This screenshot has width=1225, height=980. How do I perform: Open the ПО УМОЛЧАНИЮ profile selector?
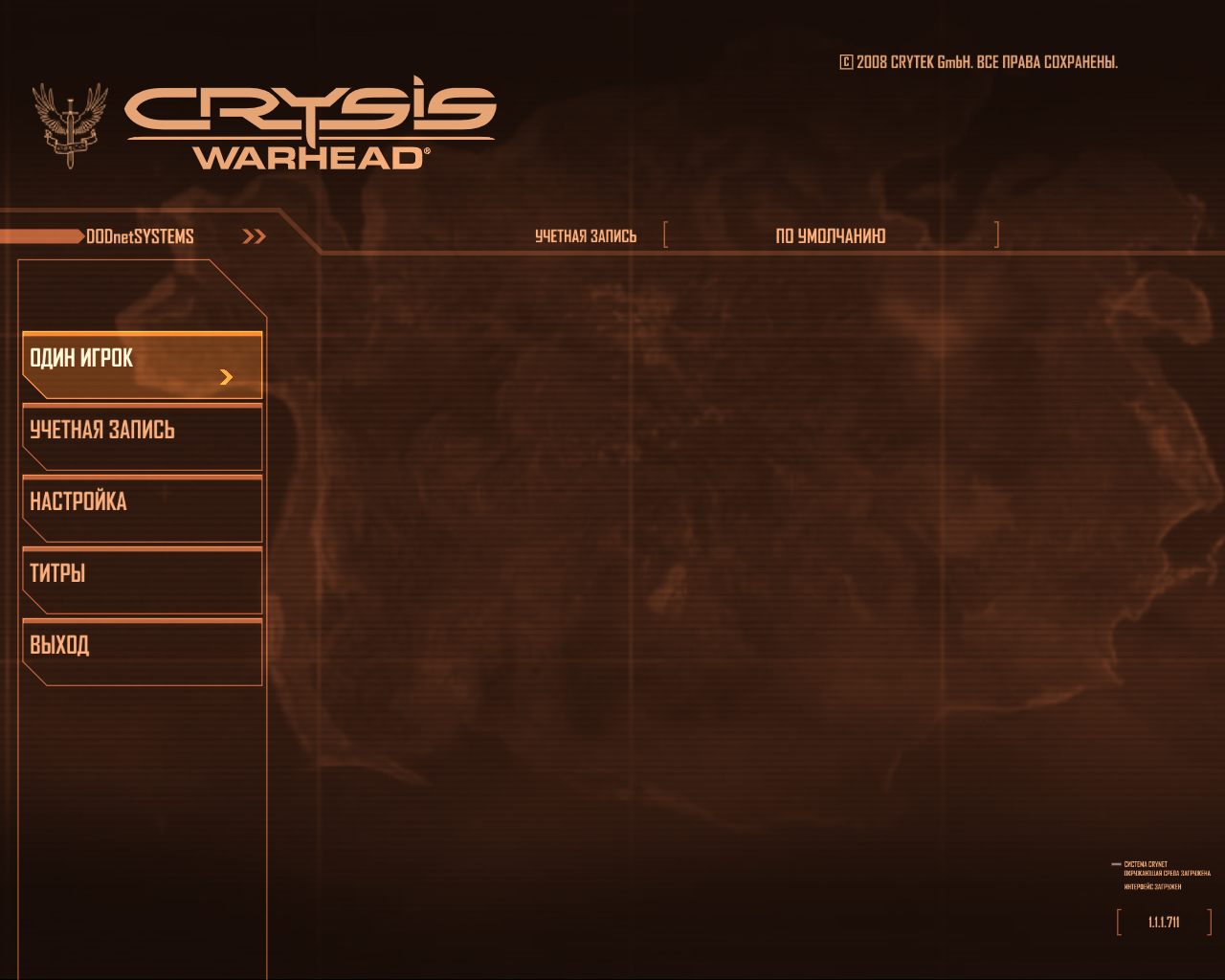pos(831,234)
